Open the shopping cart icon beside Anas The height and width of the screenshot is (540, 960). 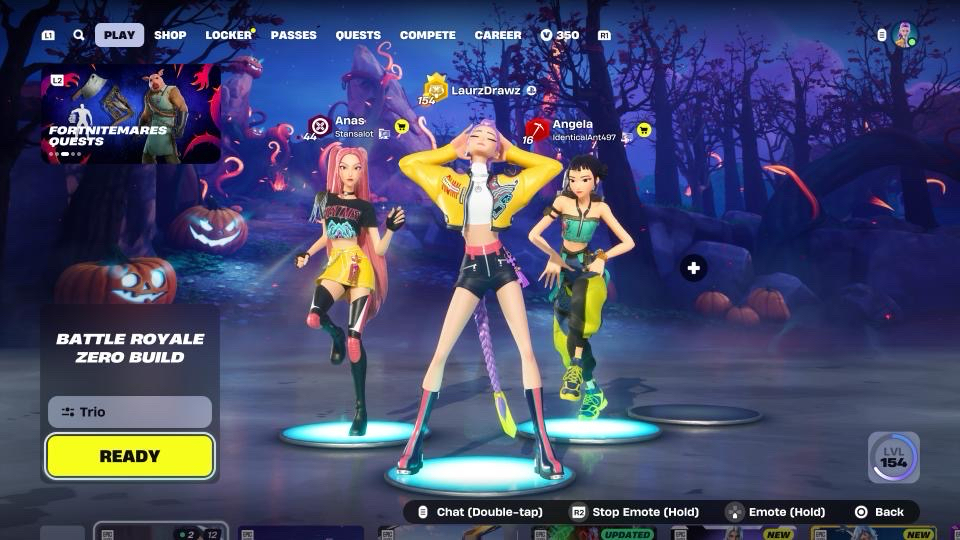402,127
